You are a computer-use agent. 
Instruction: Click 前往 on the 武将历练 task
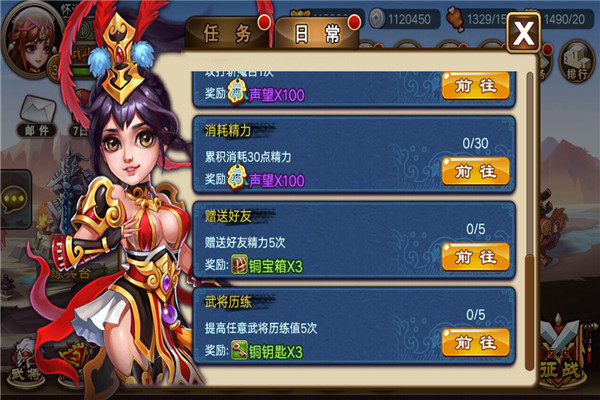point(475,342)
